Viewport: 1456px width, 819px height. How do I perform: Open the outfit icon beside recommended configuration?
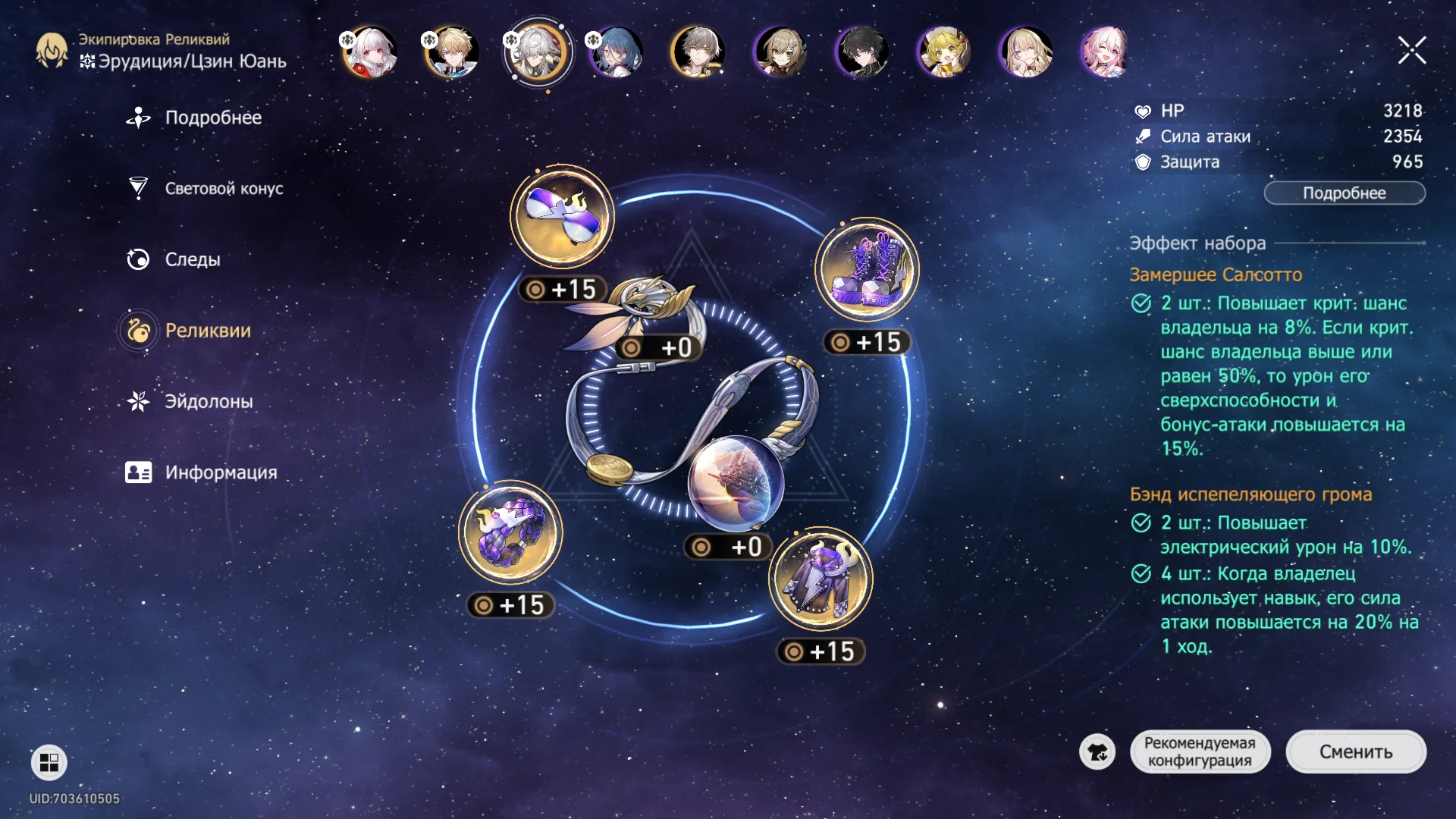click(x=1097, y=752)
